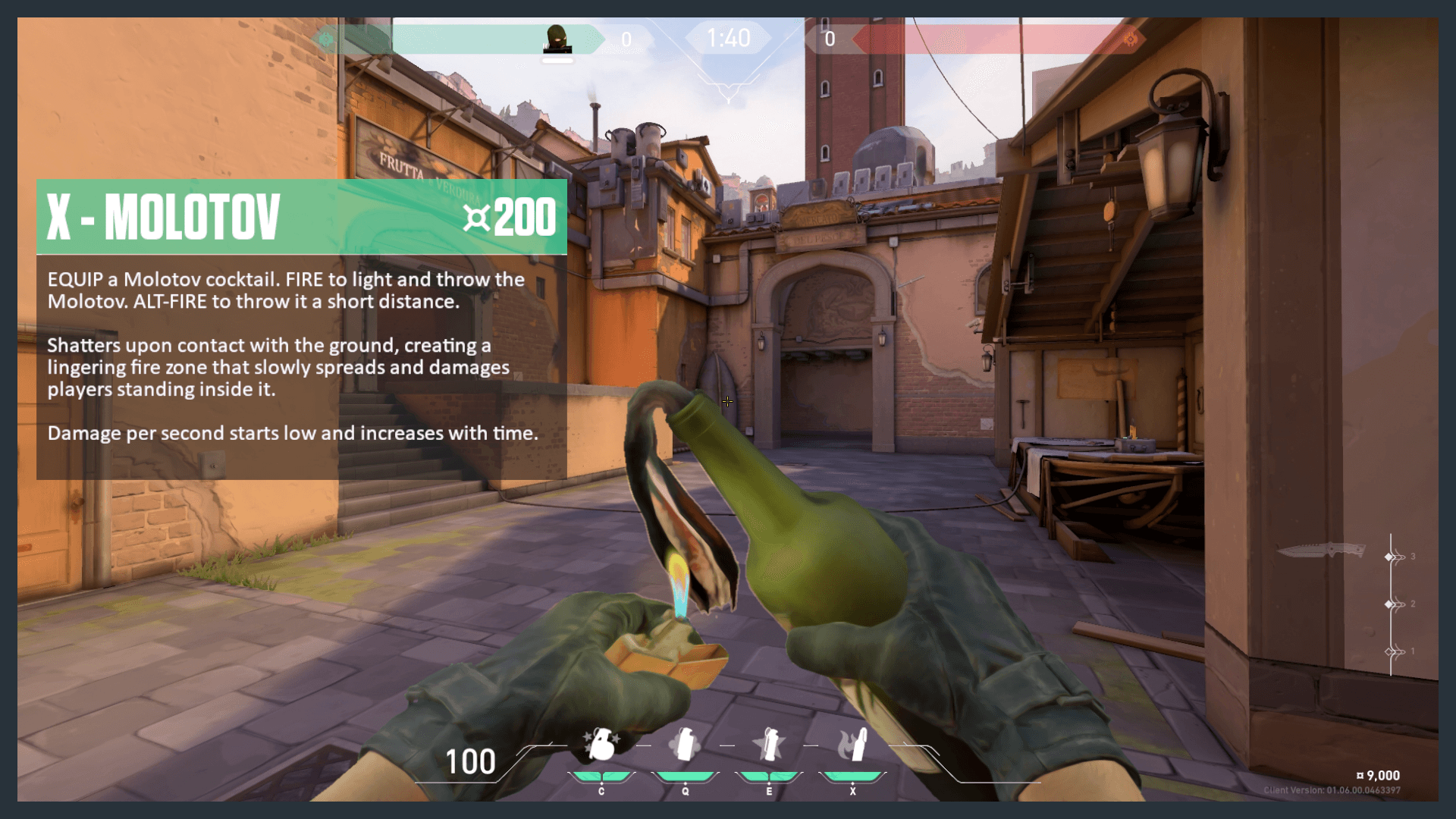
Task: Click the agent portrait in the top scoreboard
Action: (x=557, y=39)
